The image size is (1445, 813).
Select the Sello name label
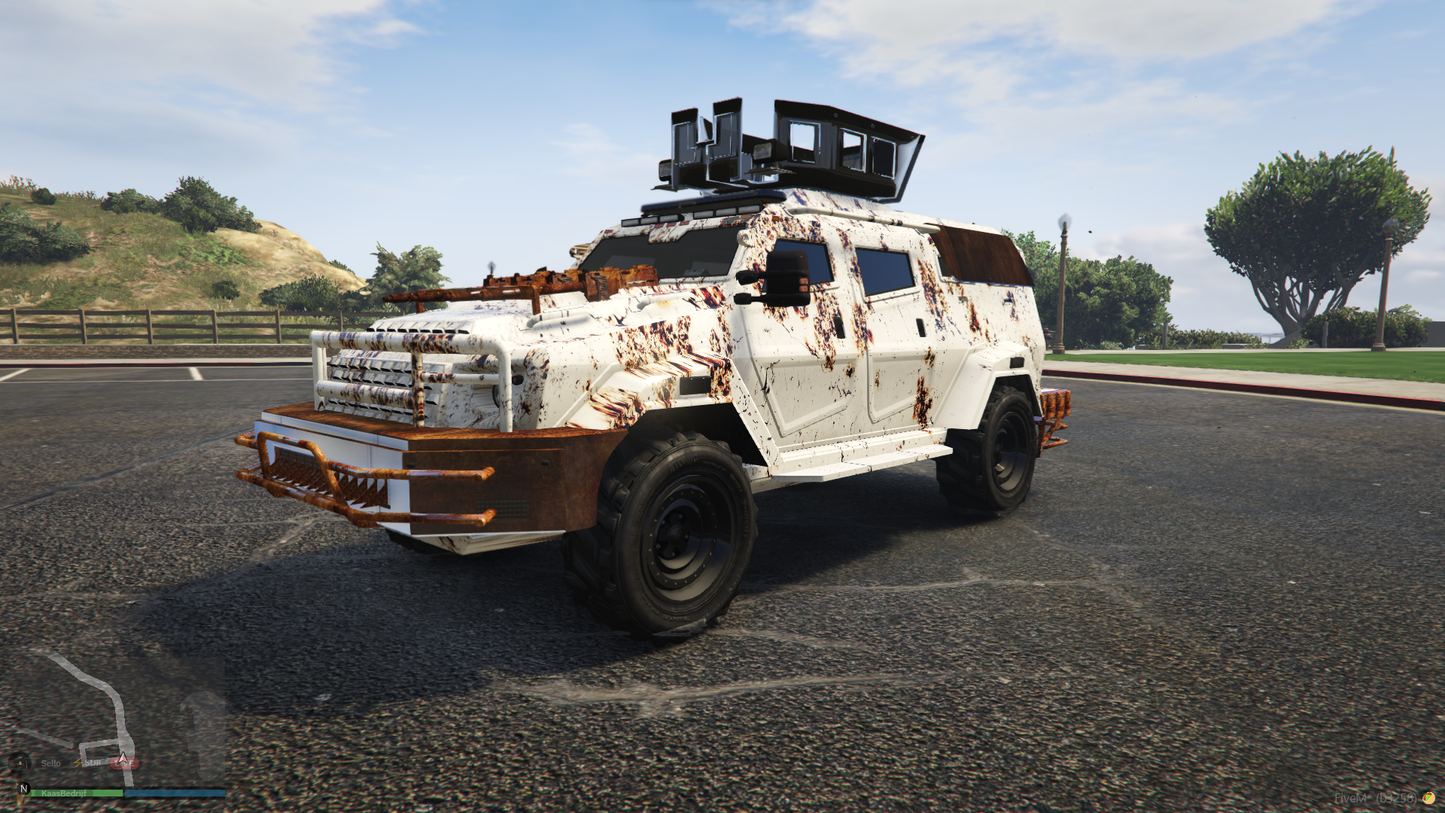tap(51, 763)
